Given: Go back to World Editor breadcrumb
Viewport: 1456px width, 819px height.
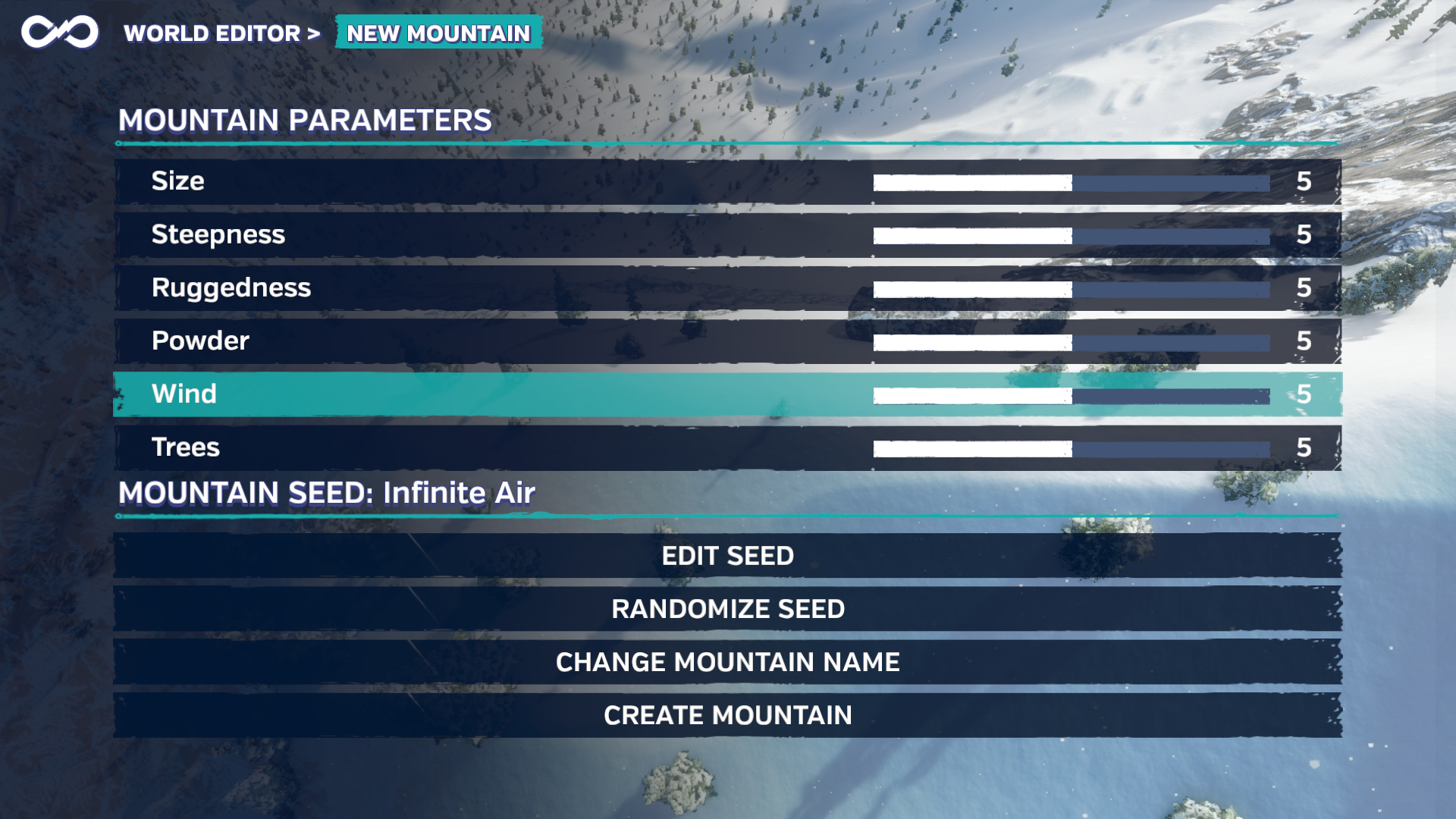Looking at the screenshot, I should pos(212,33).
